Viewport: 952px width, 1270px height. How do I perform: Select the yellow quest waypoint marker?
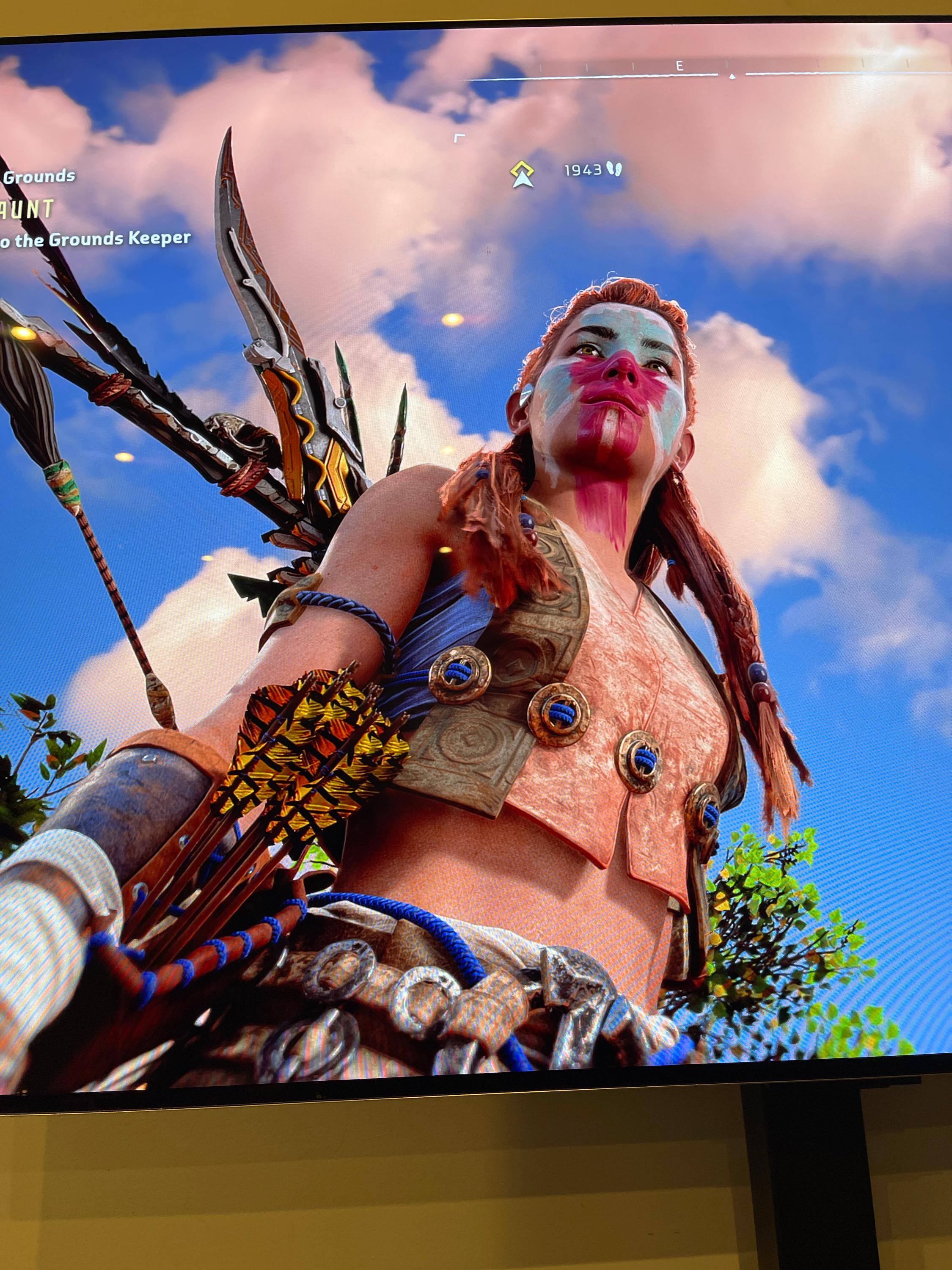(x=522, y=174)
